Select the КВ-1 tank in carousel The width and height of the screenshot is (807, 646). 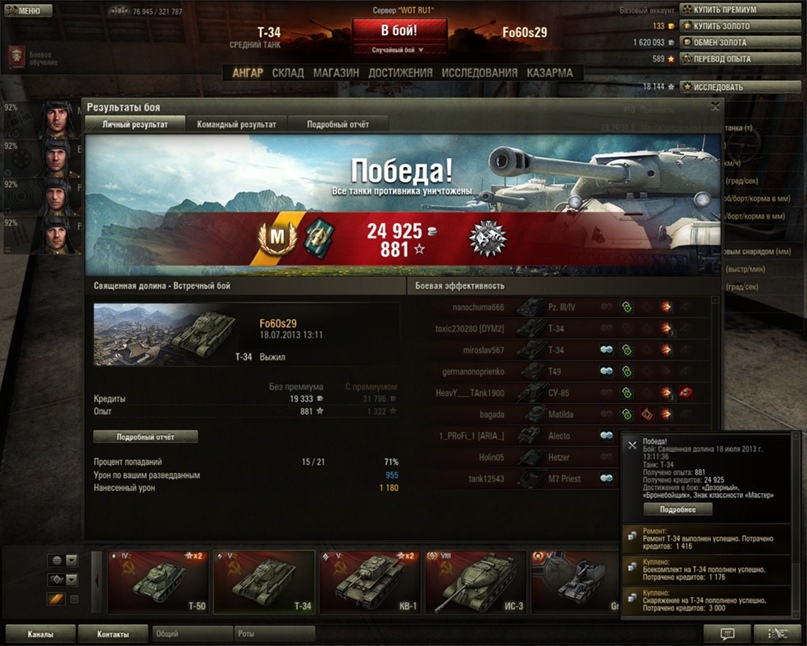point(369,582)
